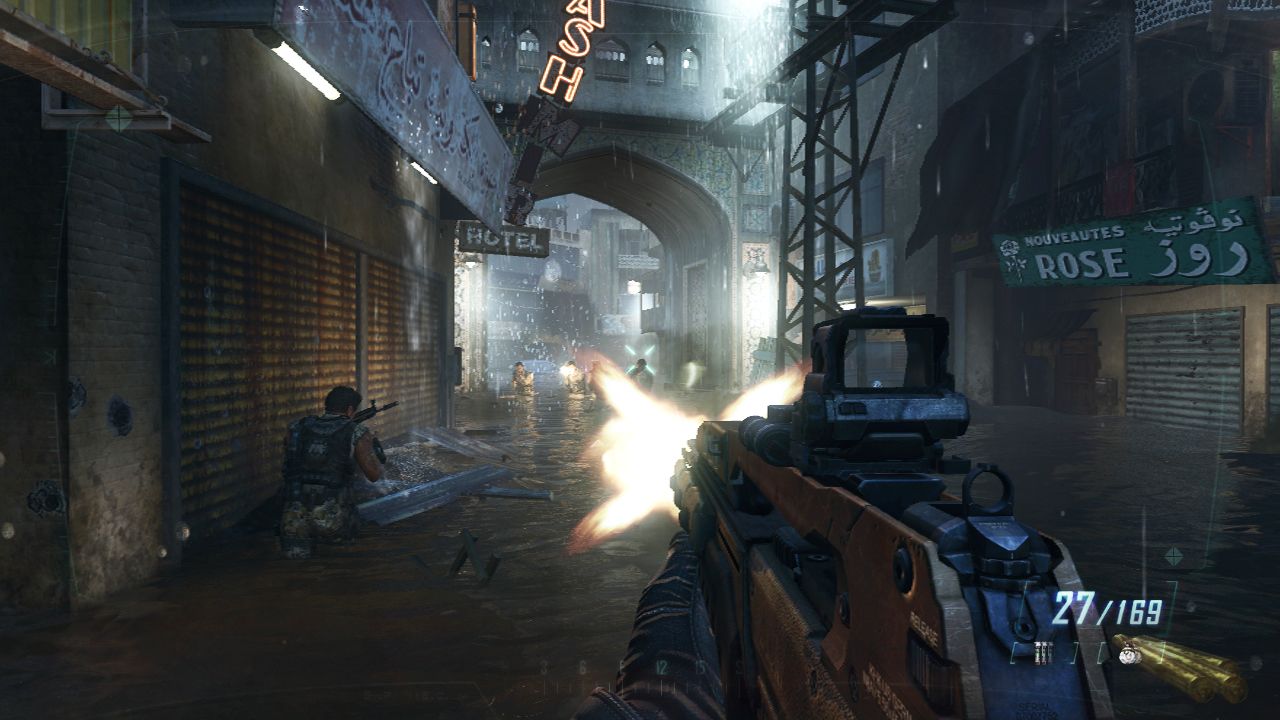The width and height of the screenshot is (1280, 720).
Task: Select the 12 on the compass bar
Action: (x=662, y=666)
